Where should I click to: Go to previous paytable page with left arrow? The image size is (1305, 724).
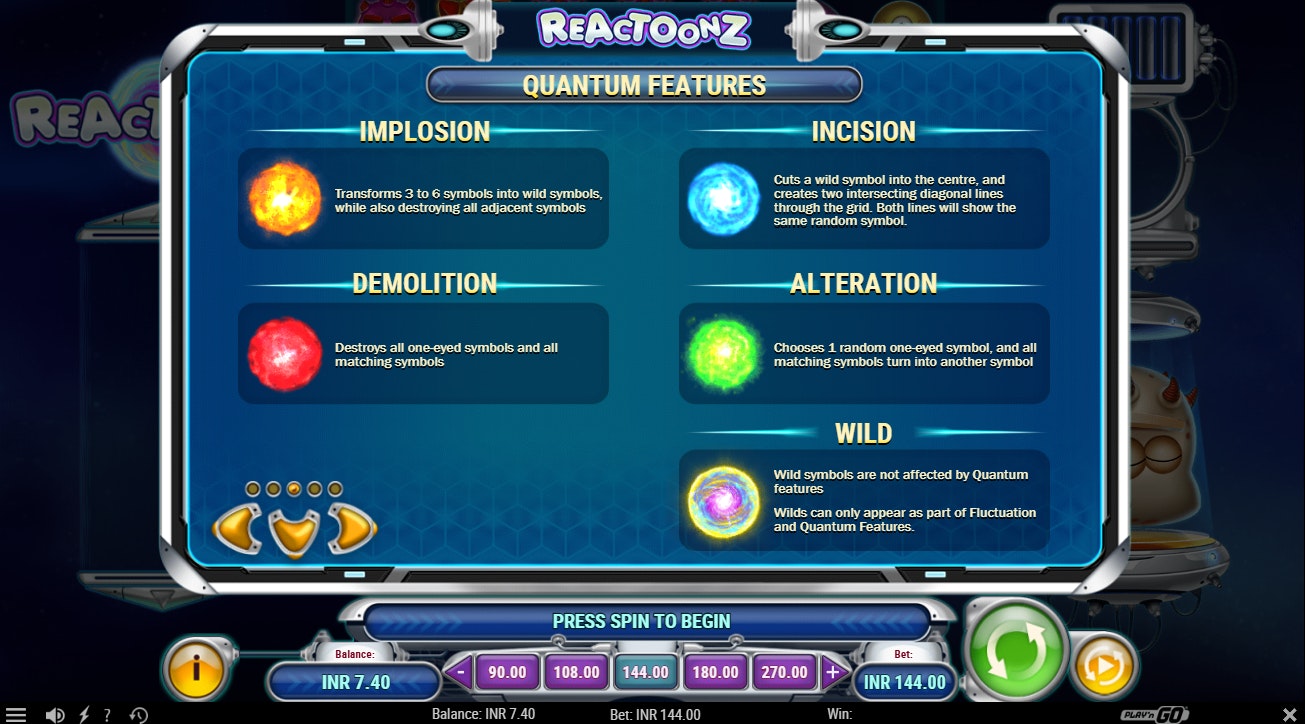point(237,527)
